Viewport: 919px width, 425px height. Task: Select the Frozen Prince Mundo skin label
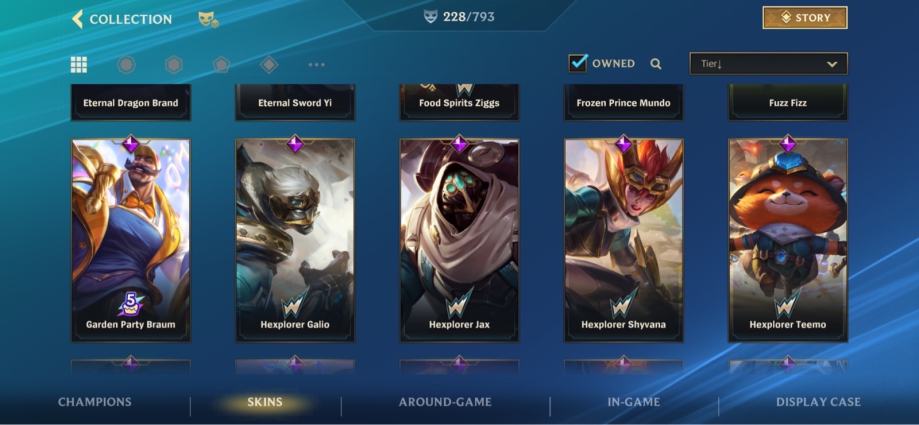[623, 102]
